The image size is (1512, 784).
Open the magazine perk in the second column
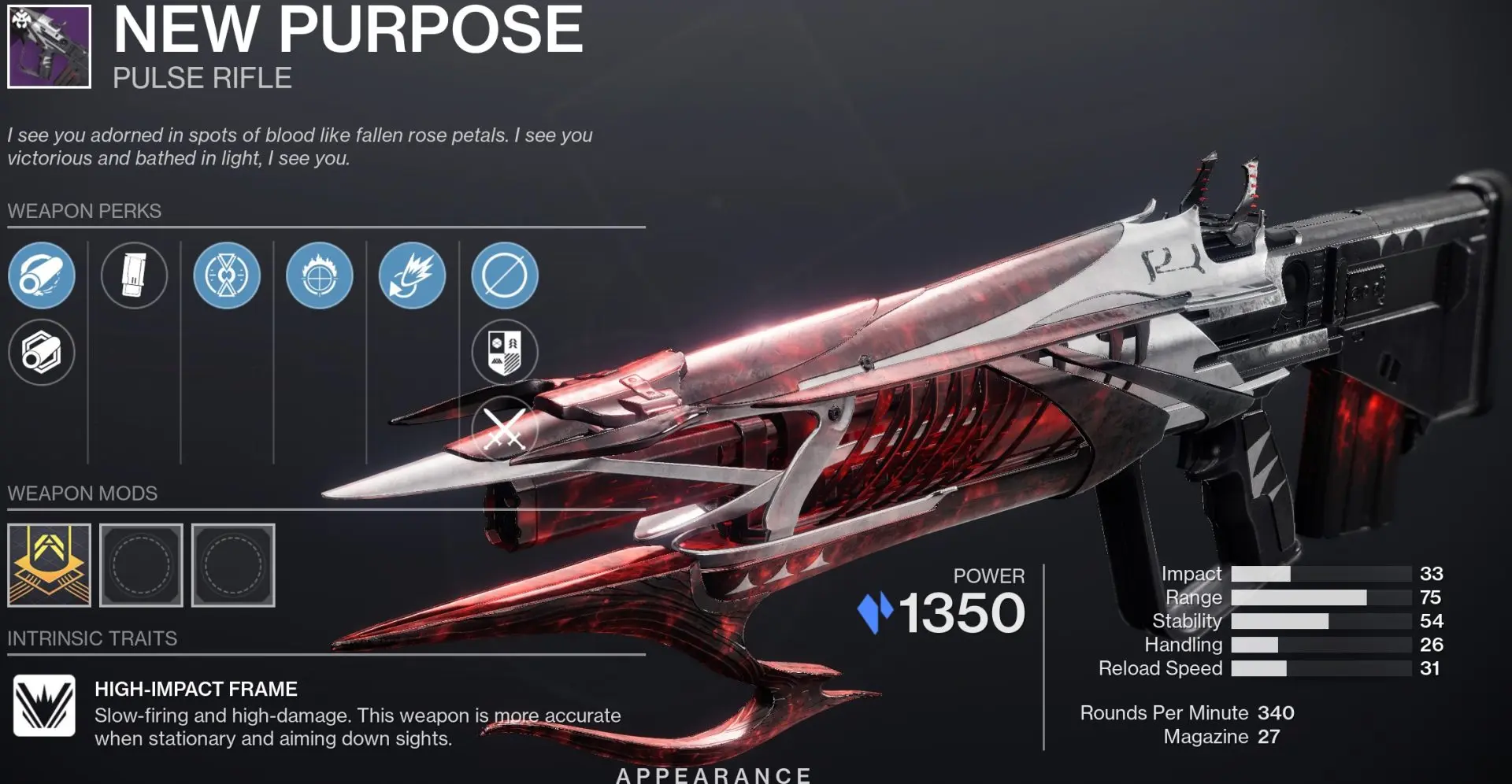coord(135,276)
